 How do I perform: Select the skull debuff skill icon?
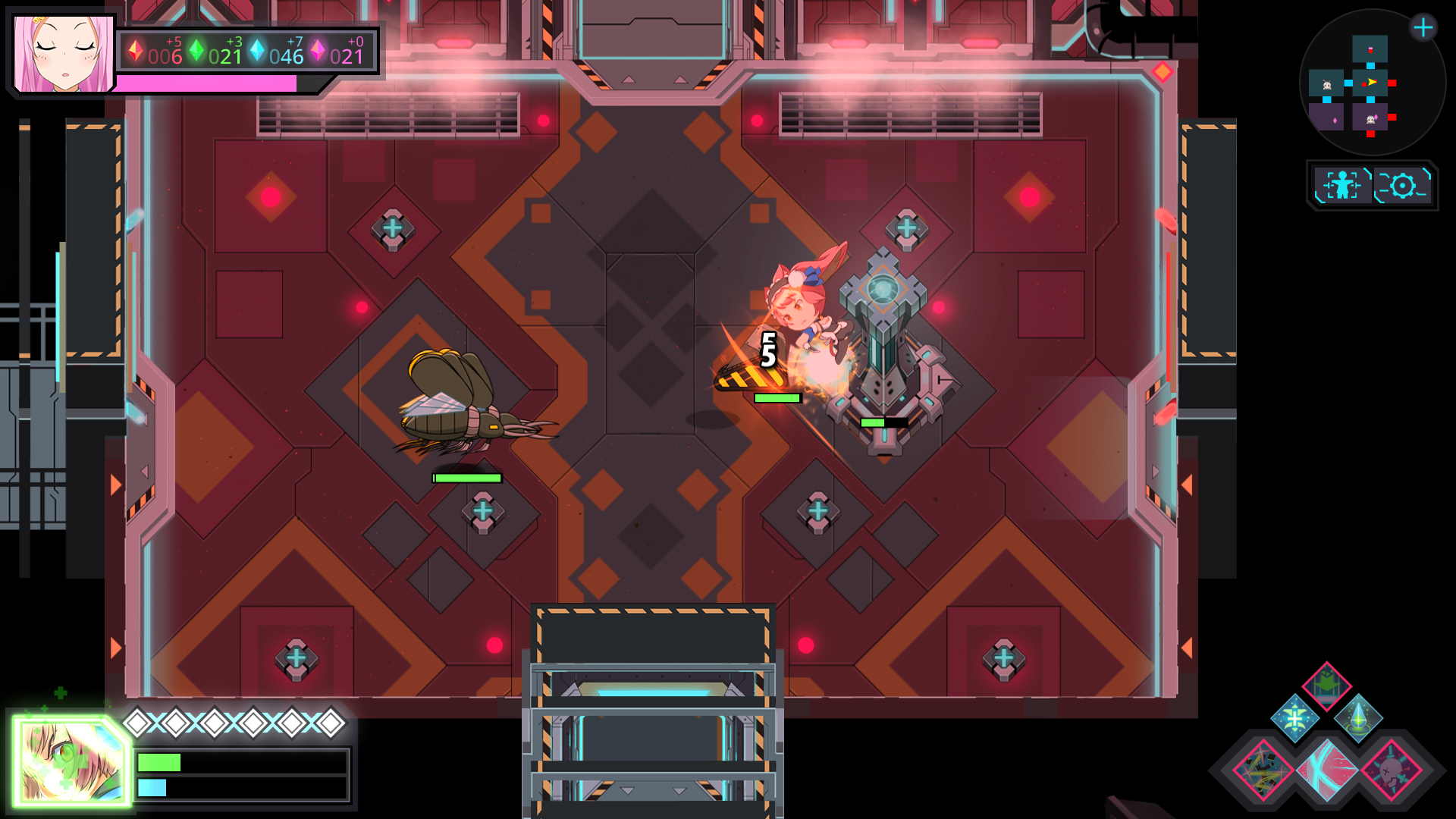click(1390, 770)
